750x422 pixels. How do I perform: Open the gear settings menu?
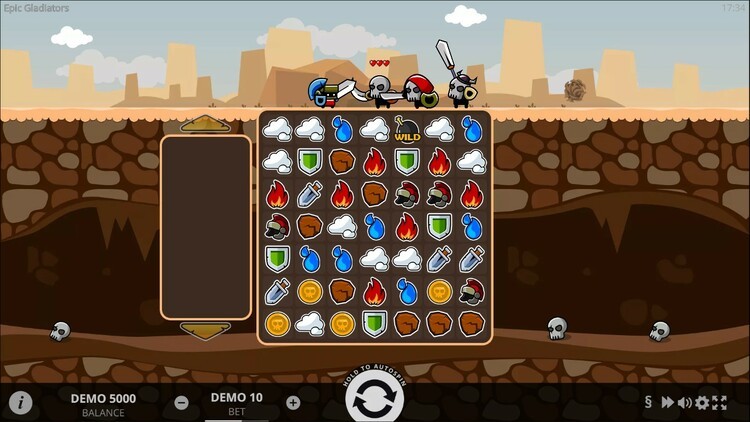coord(702,403)
